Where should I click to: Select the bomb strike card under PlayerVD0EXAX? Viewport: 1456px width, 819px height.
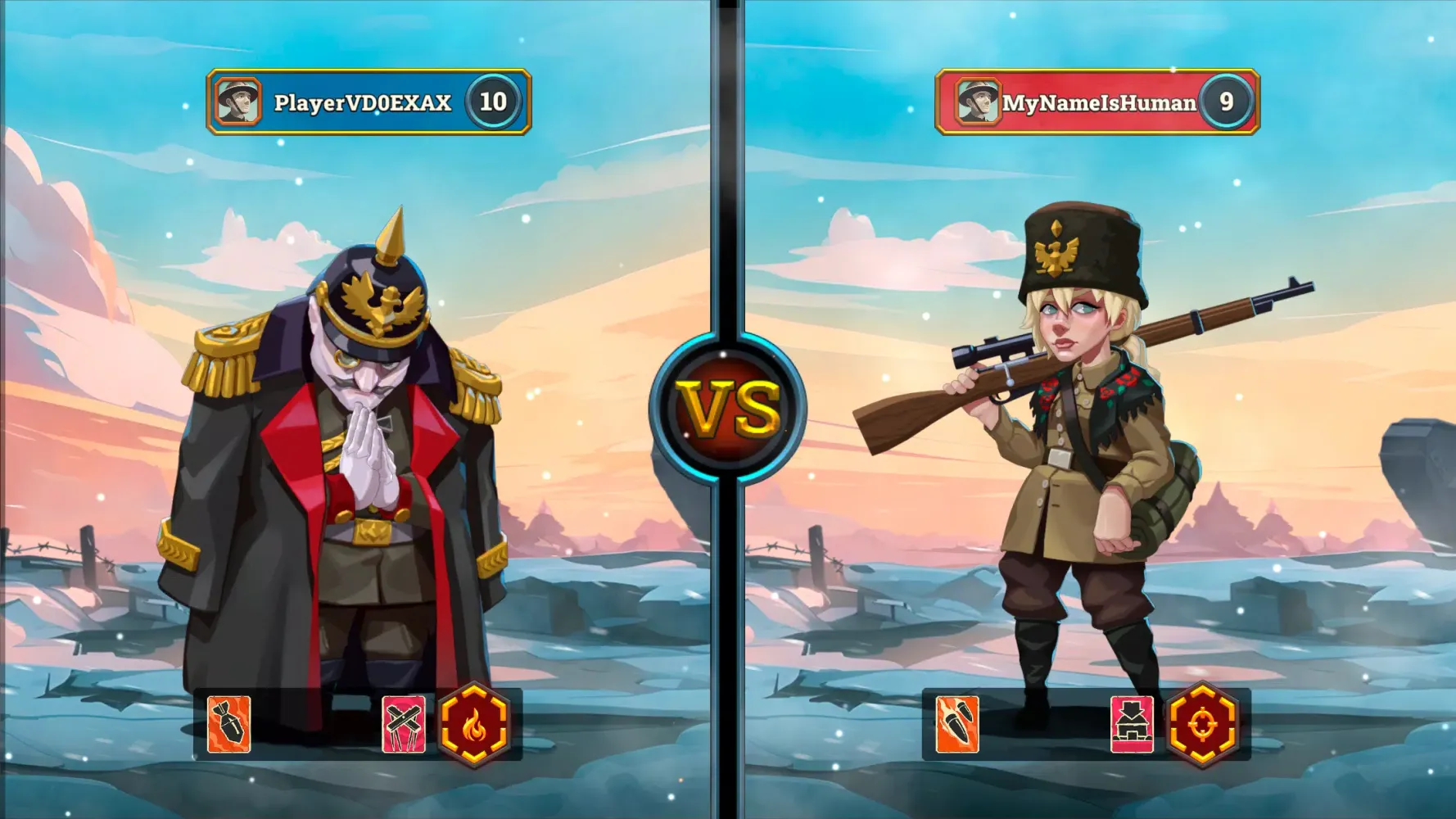click(x=228, y=724)
